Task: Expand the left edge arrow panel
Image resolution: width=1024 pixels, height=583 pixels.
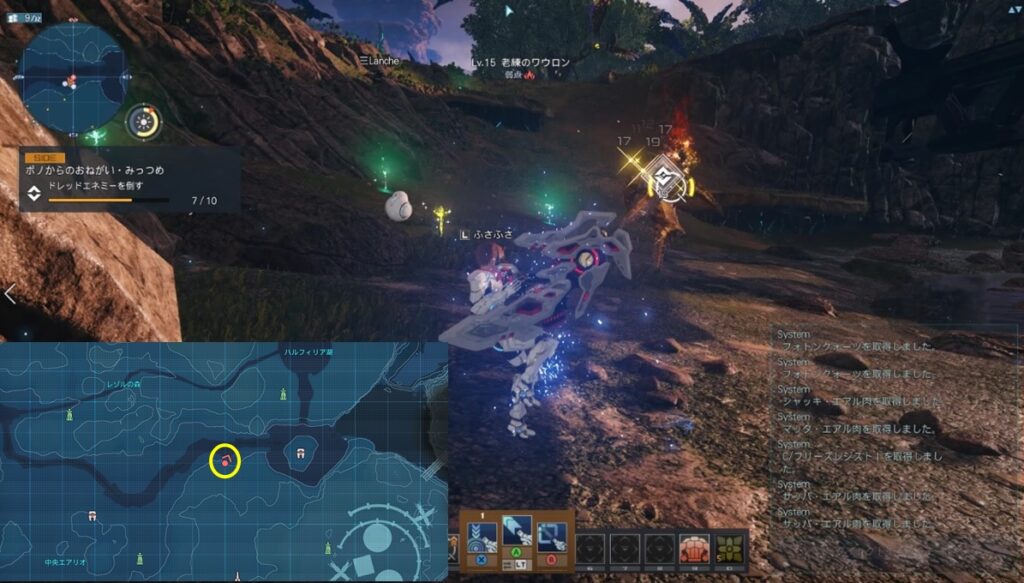Action: click(x=10, y=294)
